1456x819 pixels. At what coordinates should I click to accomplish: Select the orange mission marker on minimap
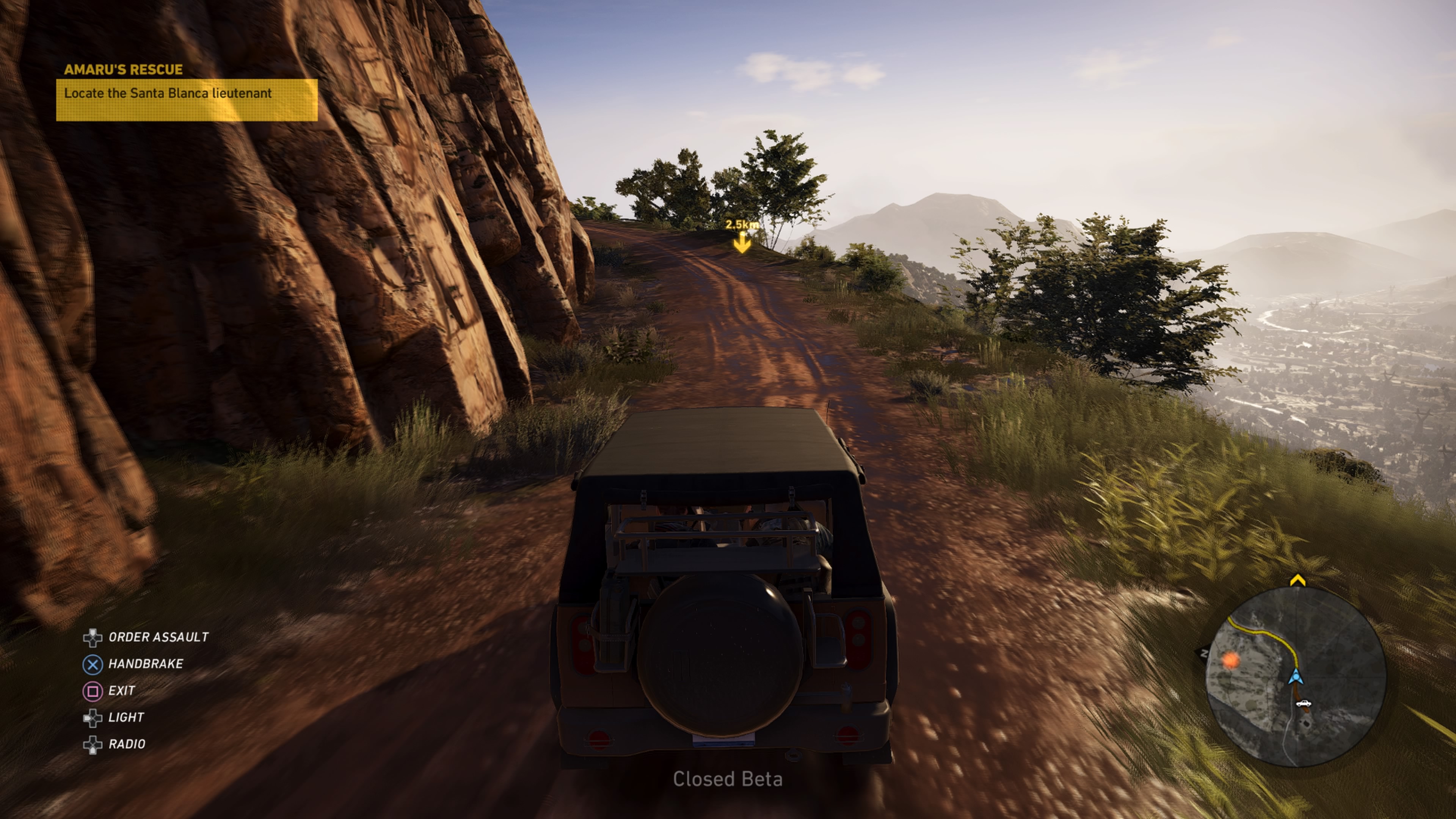1231,660
